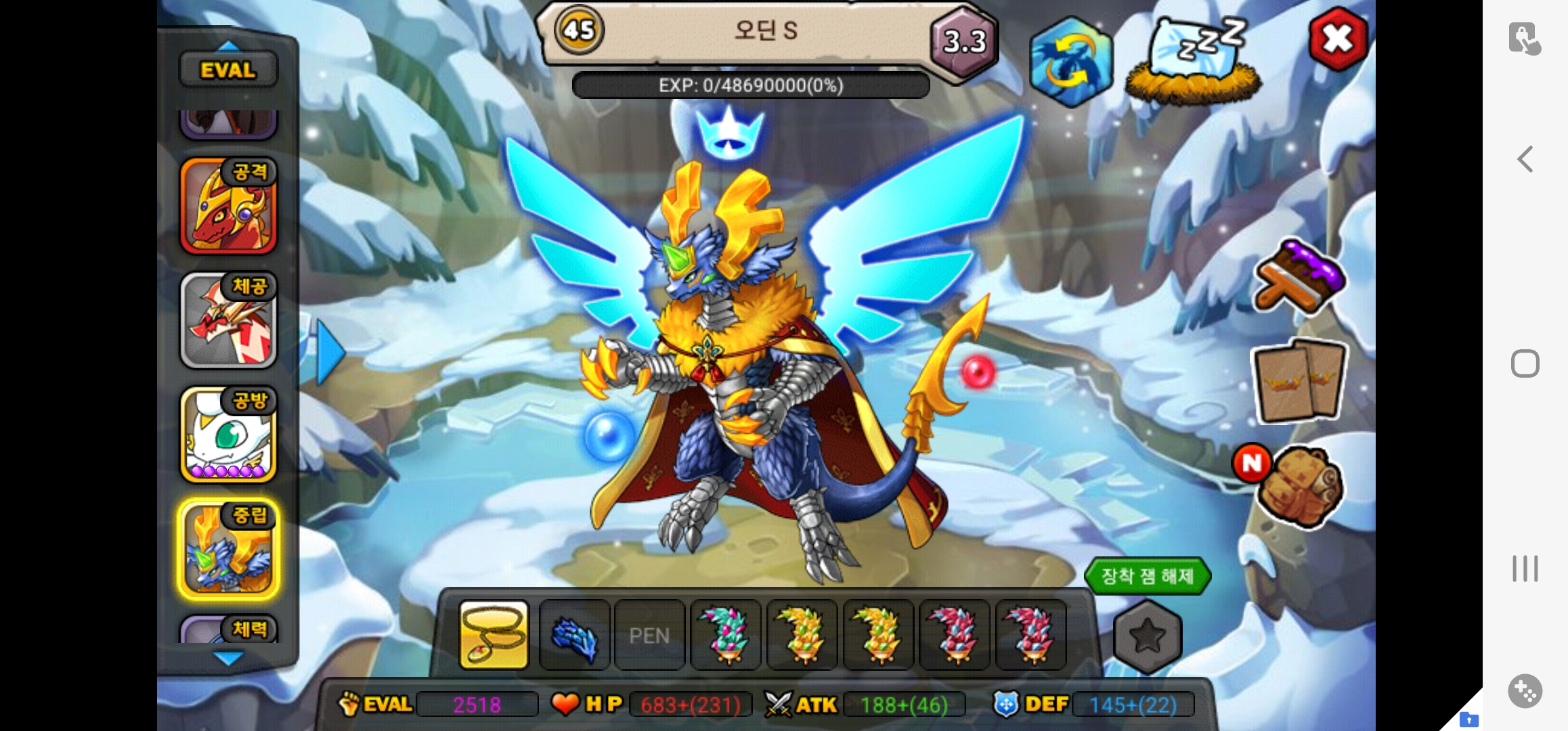Open the backpack with N badge
This screenshot has width=1568, height=731.
point(1299,486)
